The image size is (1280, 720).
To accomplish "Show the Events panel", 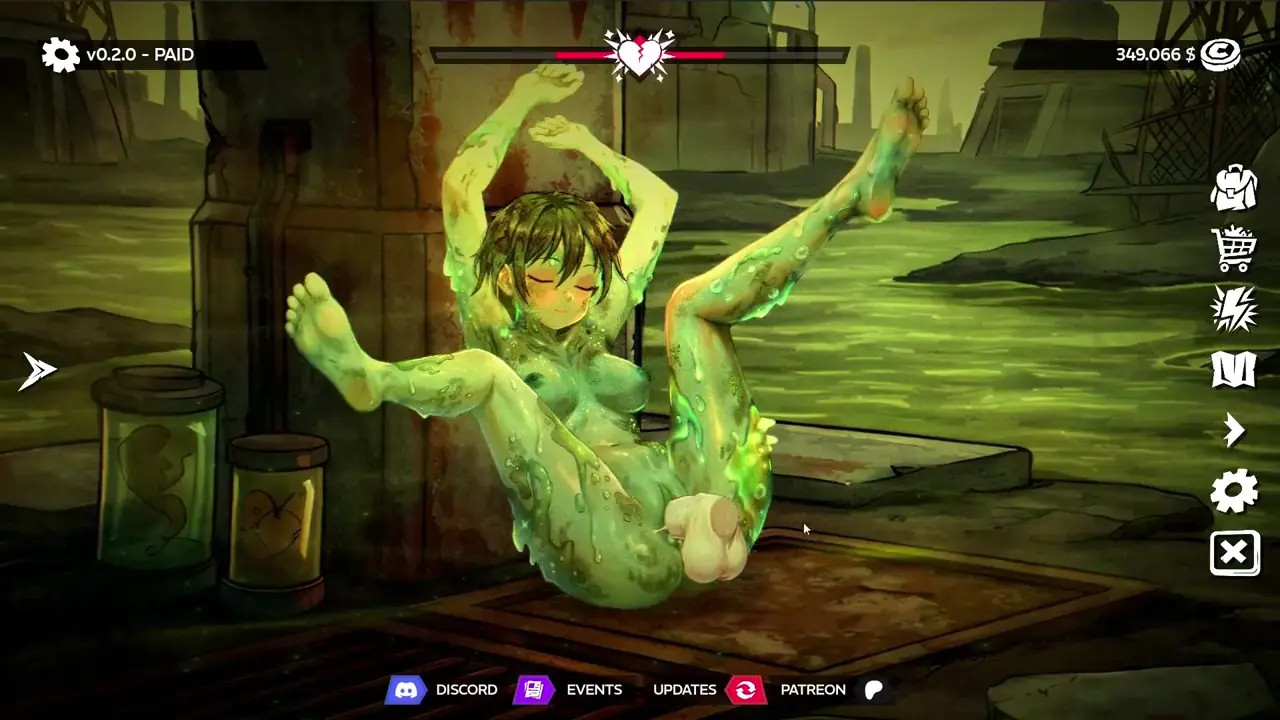I will click(570, 690).
